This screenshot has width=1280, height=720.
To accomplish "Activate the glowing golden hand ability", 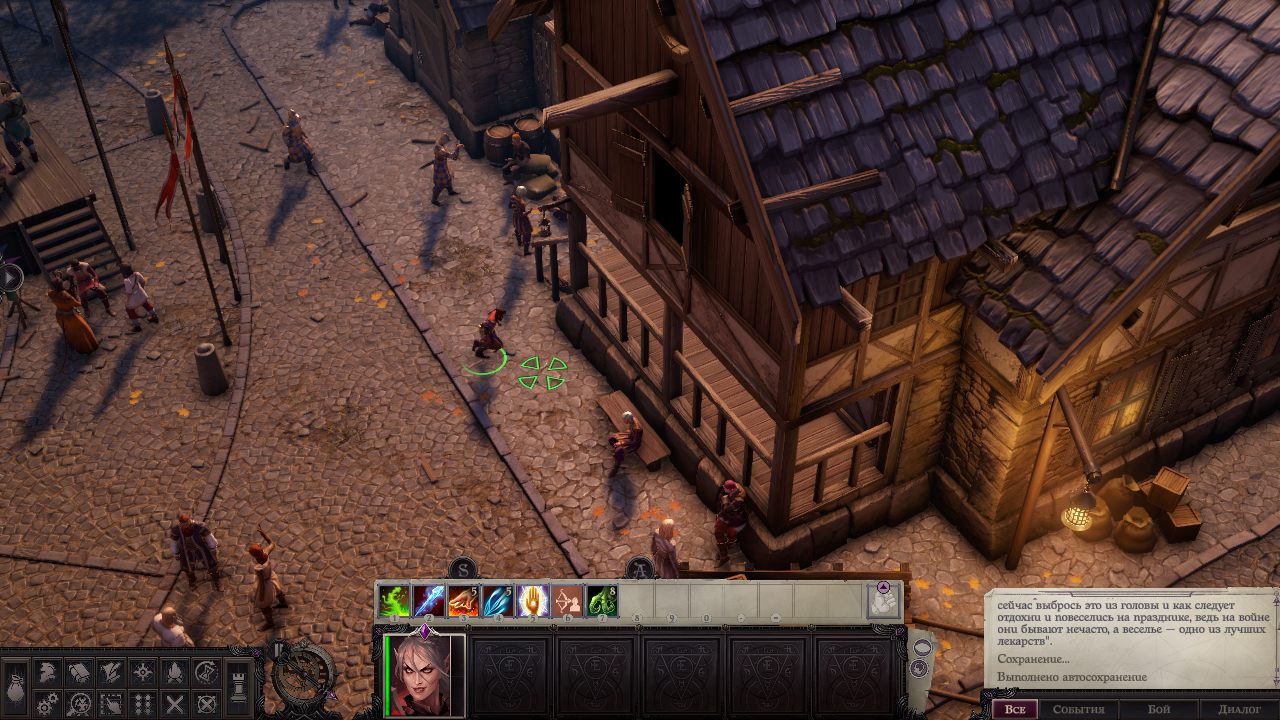I will click(532, 601).
